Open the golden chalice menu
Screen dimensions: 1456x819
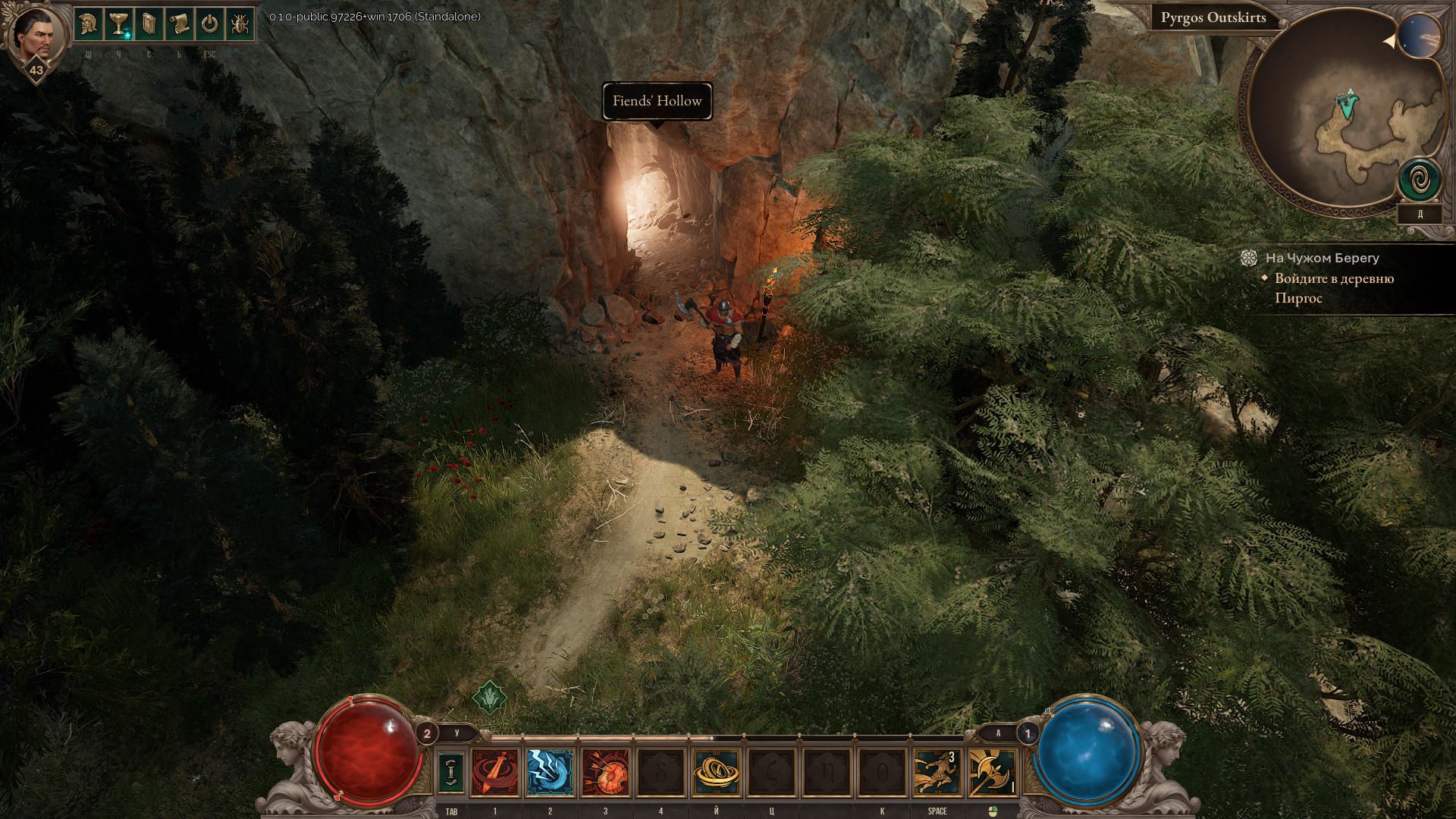(x=118, y=25)
